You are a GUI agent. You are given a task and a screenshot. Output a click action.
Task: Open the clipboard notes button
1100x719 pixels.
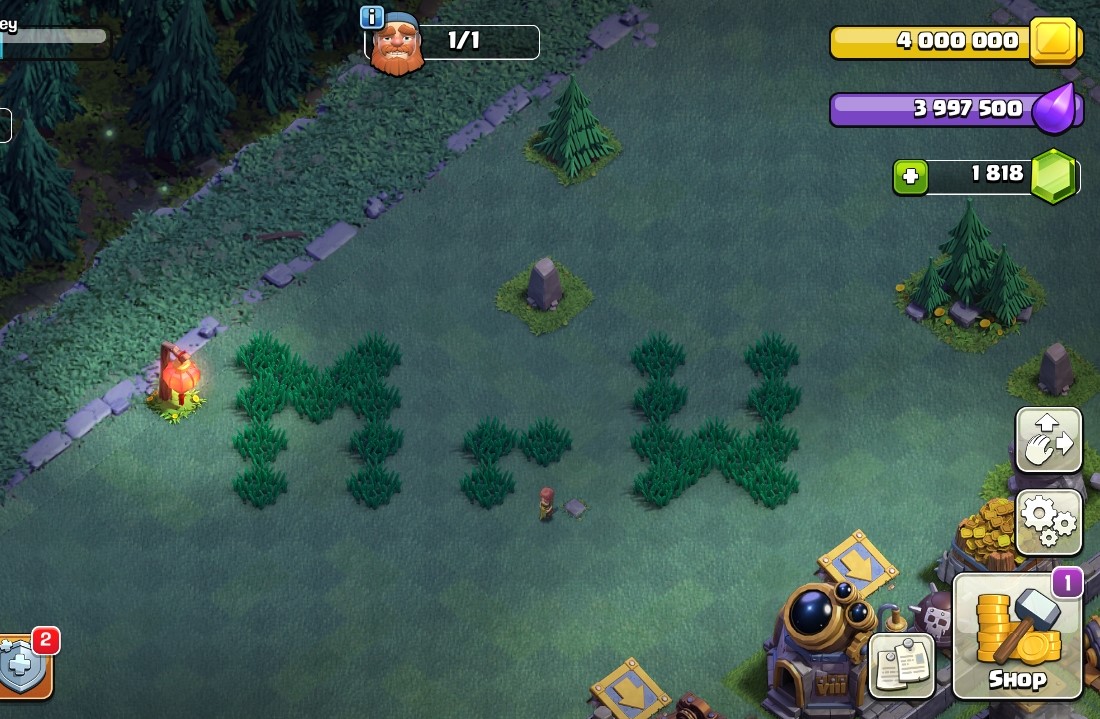tap(901, 663)
